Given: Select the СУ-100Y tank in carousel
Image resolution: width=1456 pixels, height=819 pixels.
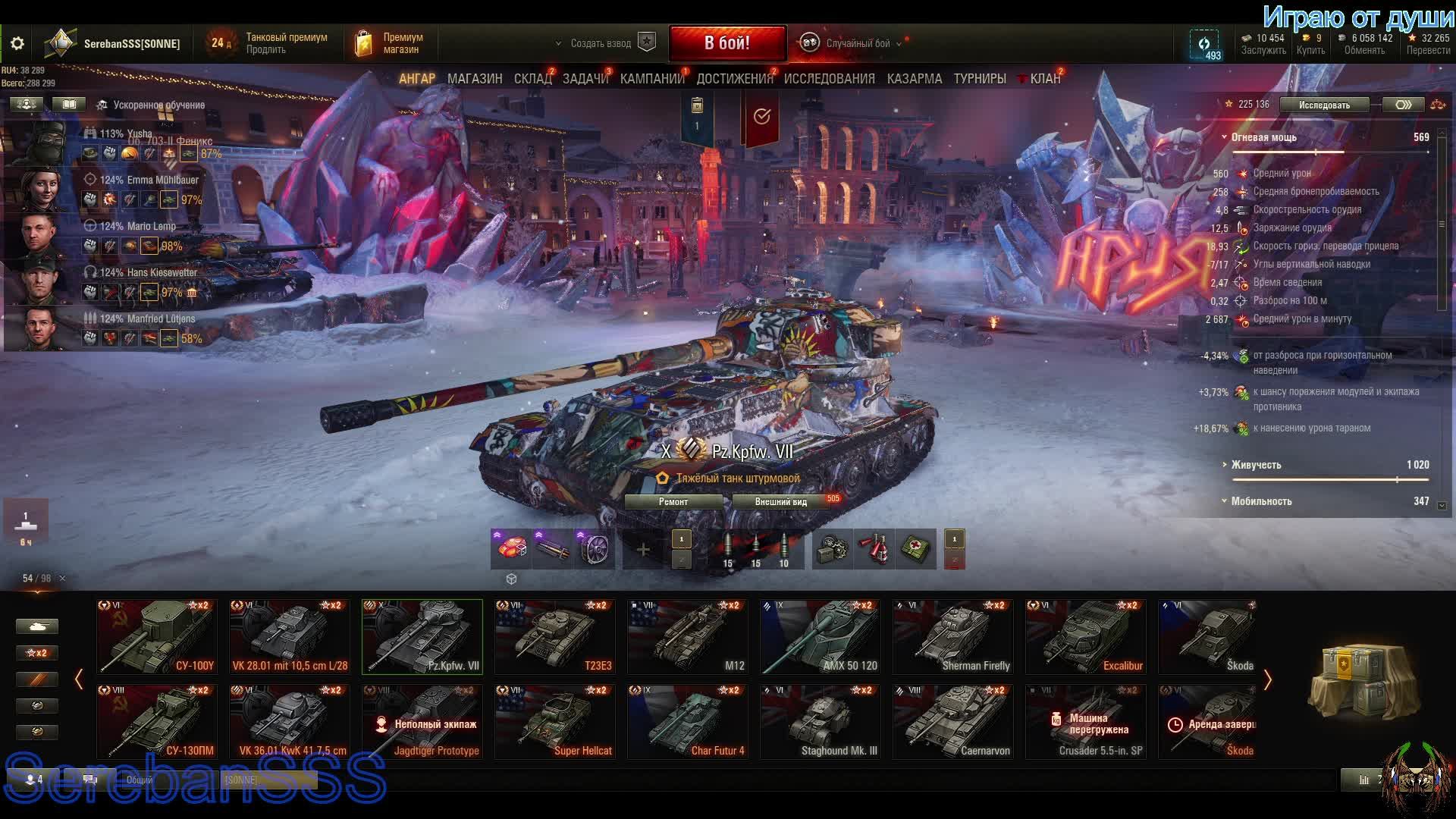Looking at the screenshot, I should 157,637.
